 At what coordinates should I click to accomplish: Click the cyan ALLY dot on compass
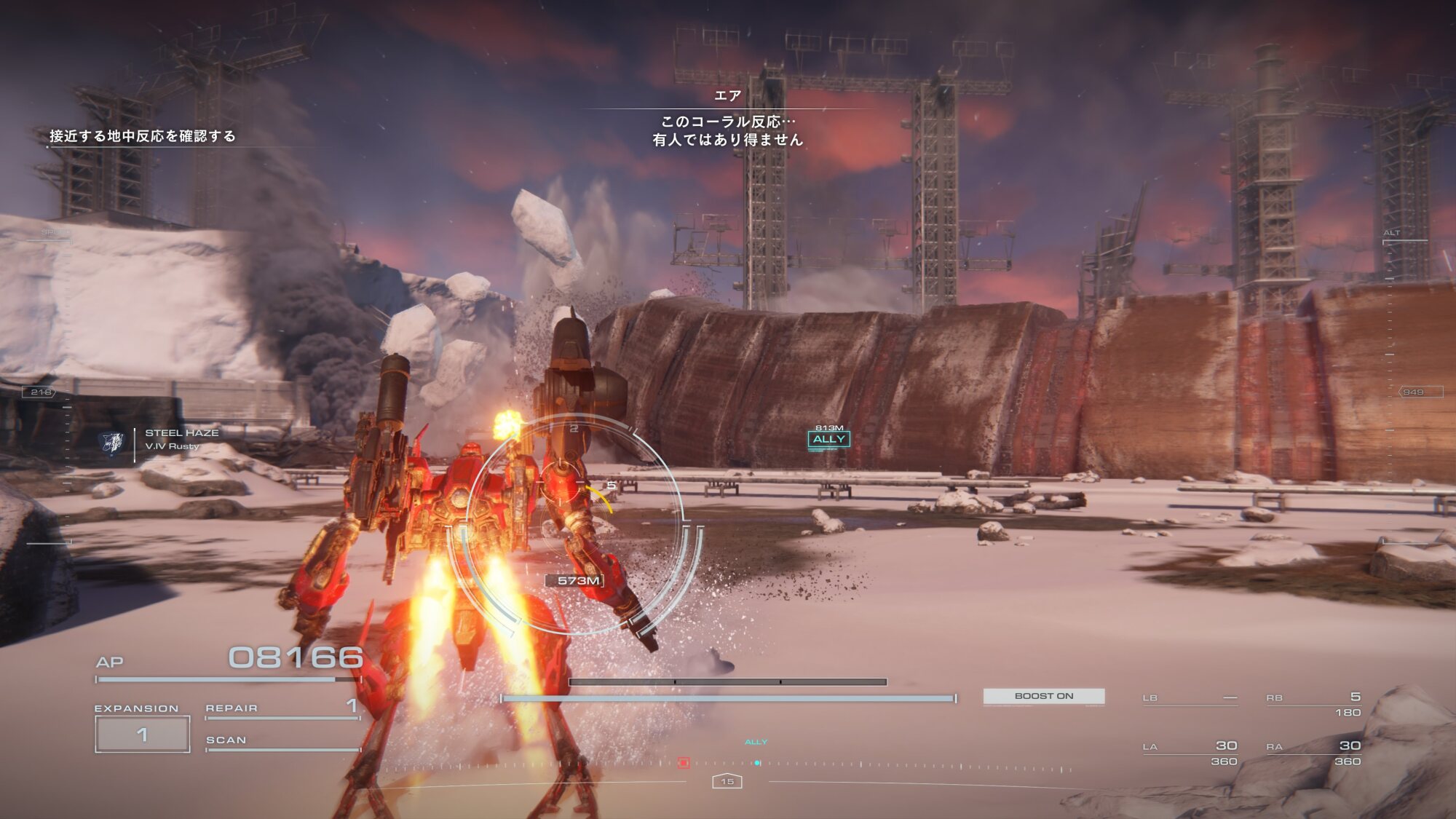[757, 763]
